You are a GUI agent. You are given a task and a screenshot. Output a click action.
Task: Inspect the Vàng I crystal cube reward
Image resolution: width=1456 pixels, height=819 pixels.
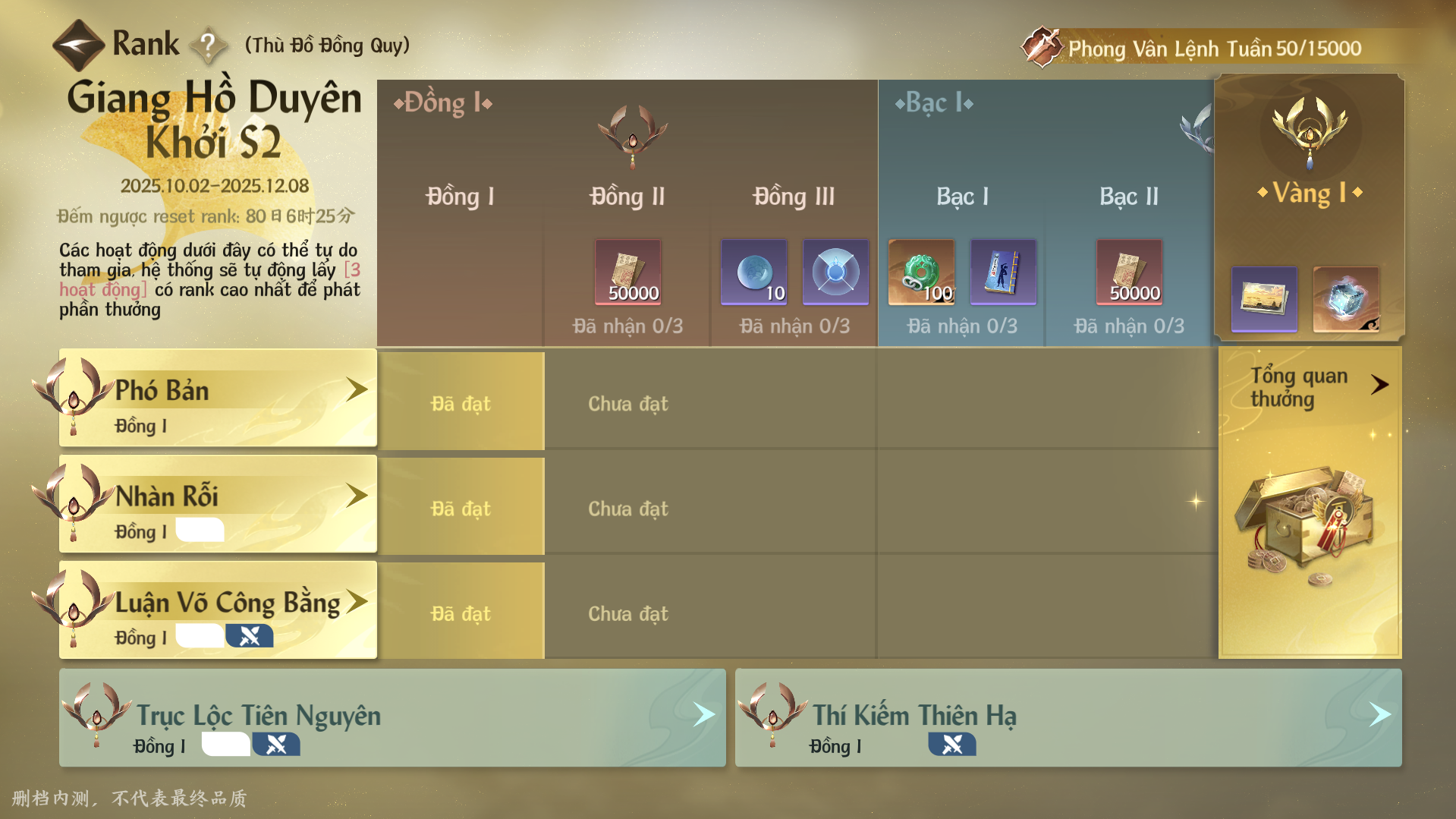pyautogui.click(x=1346, y=298)
